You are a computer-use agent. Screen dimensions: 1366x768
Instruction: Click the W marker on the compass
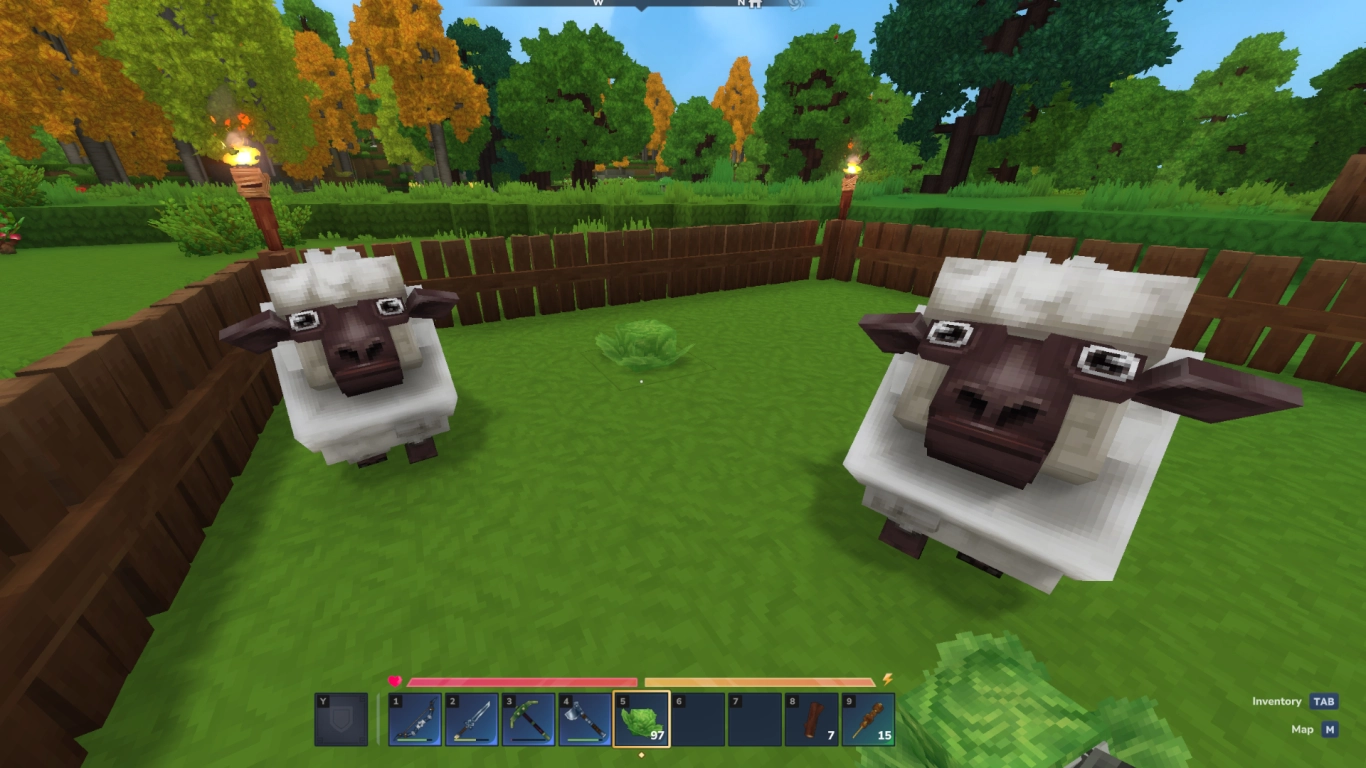(598, 5)
